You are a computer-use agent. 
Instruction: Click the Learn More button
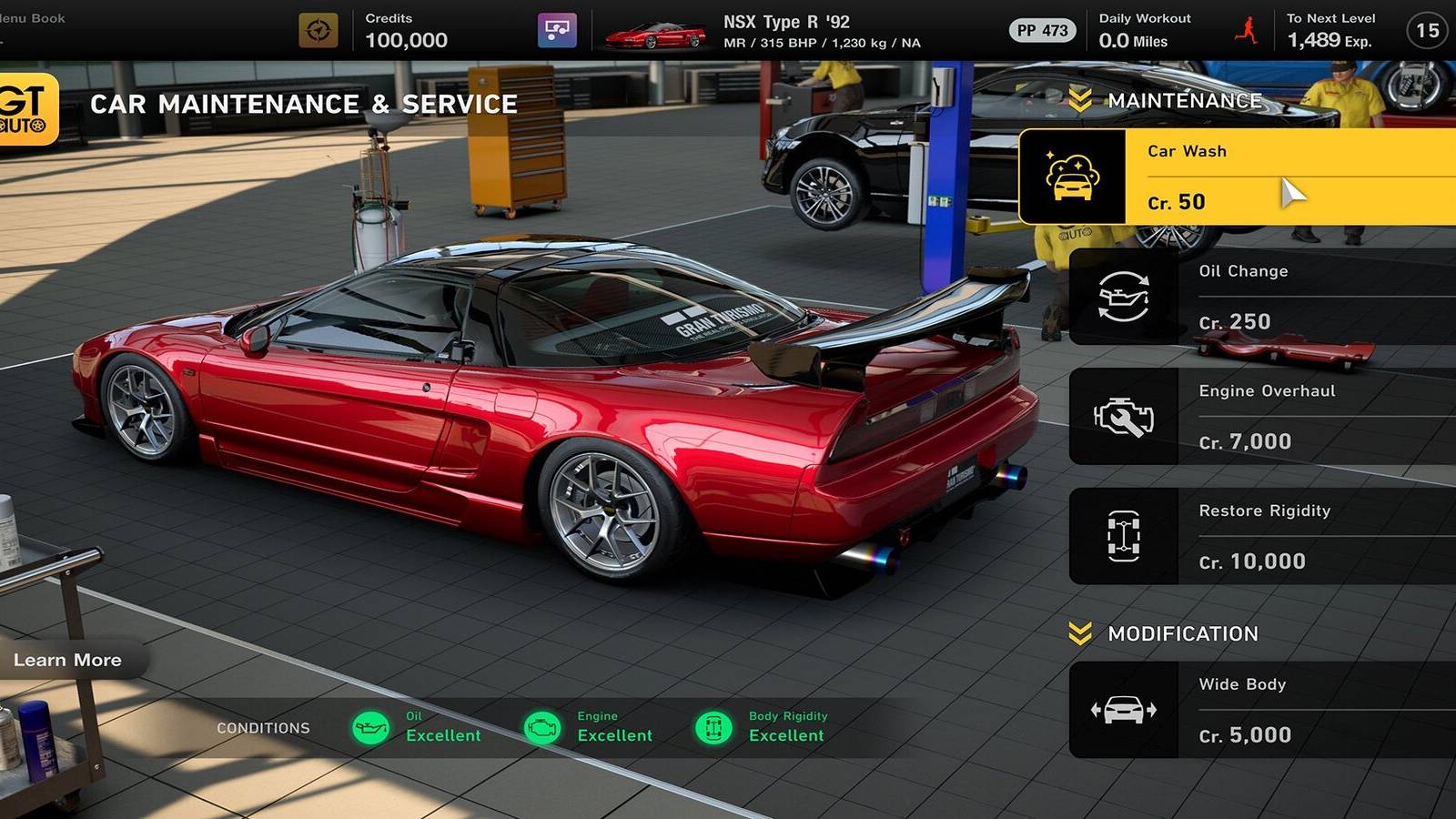(68, 660)
